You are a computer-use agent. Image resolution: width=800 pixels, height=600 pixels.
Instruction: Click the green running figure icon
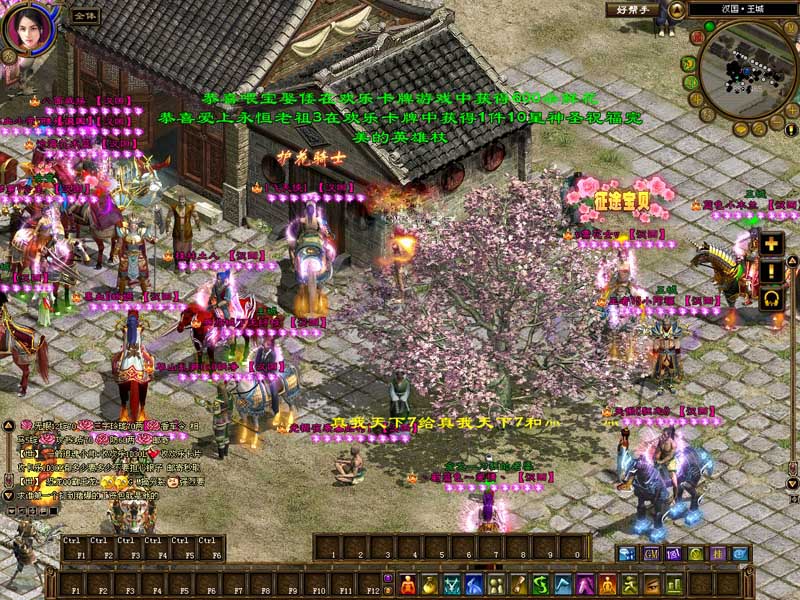[629, 584]
